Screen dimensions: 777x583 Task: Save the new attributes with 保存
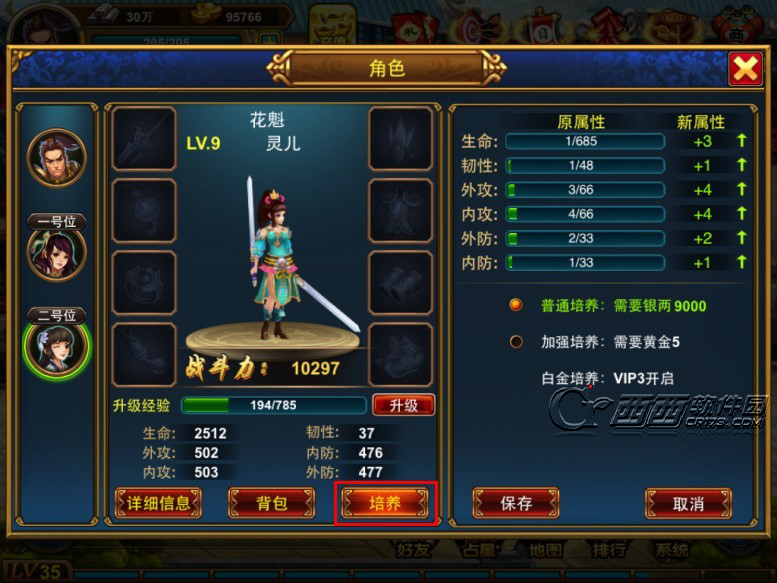pos(515,503)
